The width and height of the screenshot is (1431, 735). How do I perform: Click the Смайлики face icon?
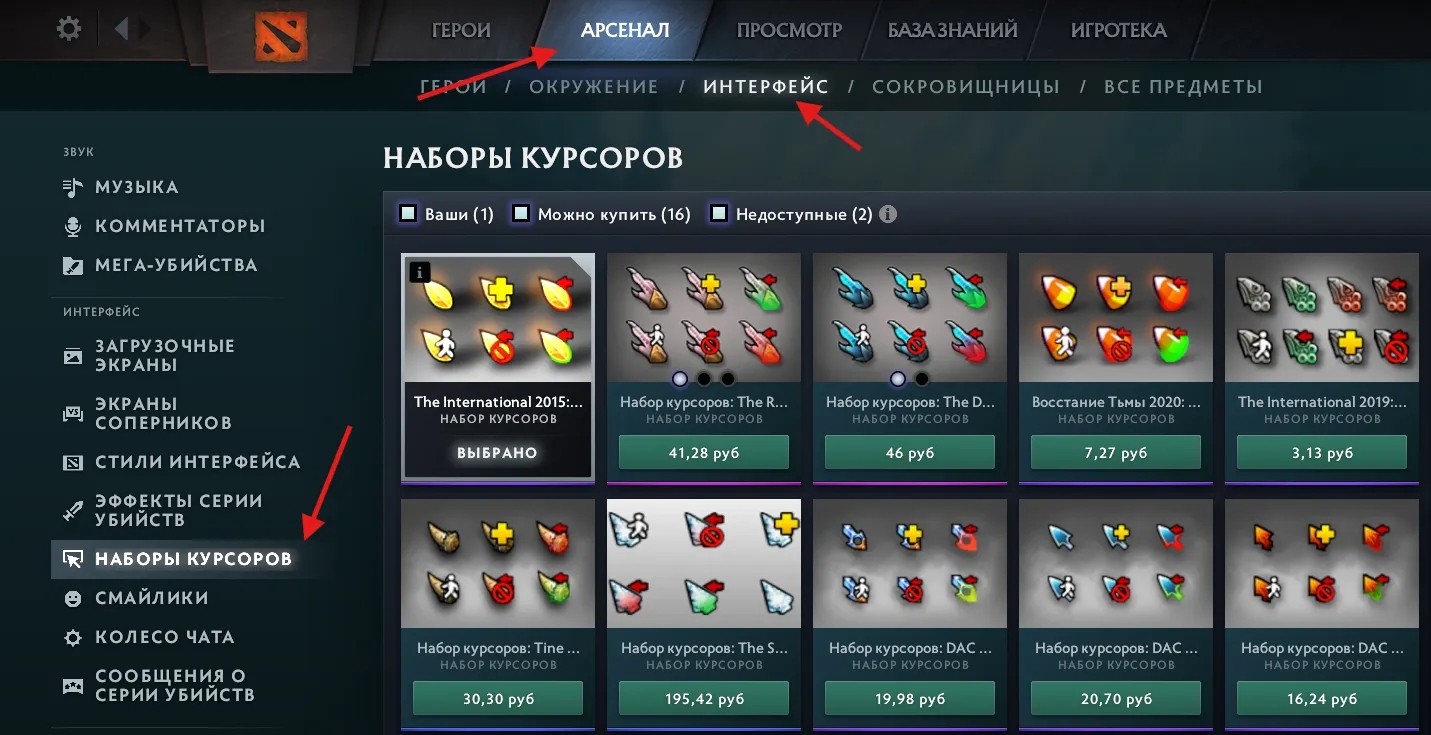point(73,598)
